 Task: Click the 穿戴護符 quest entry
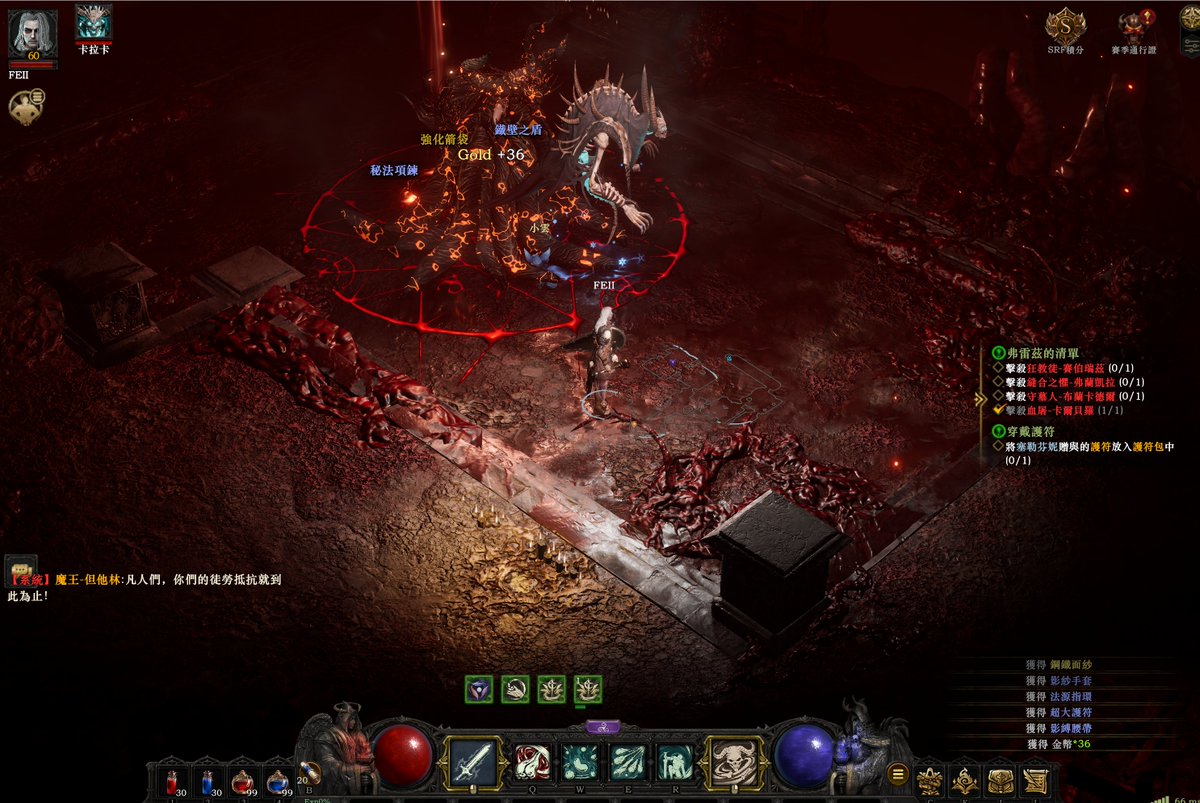1031,430
